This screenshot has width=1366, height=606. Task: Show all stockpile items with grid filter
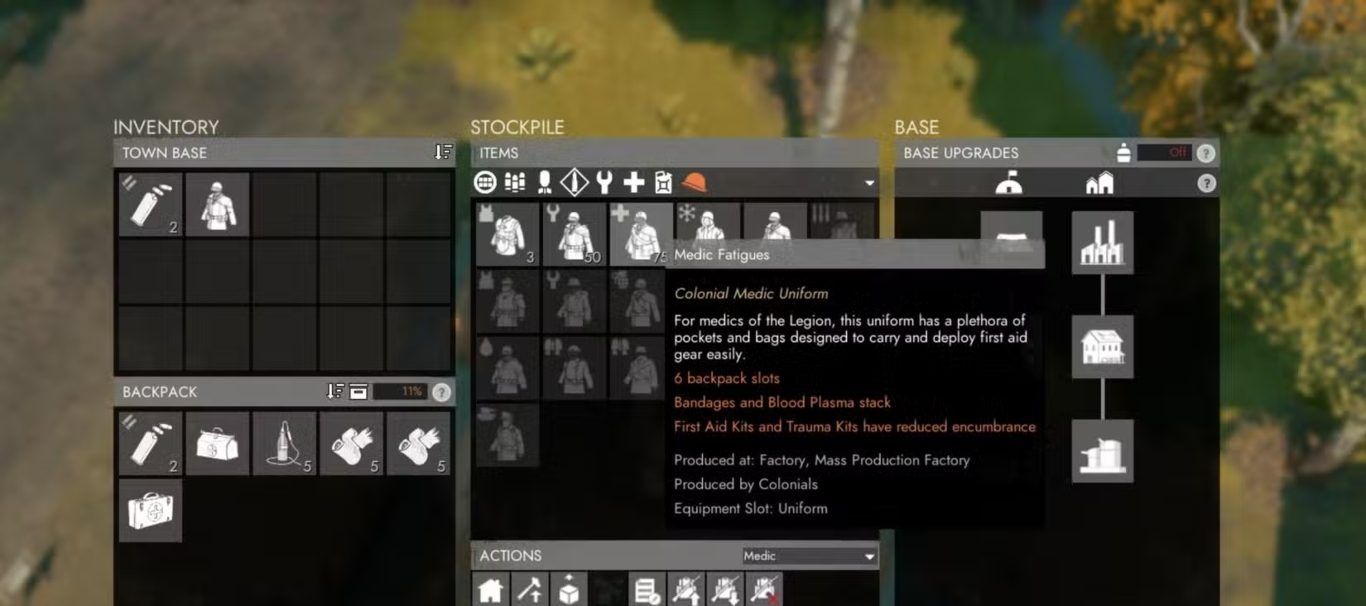485,182
